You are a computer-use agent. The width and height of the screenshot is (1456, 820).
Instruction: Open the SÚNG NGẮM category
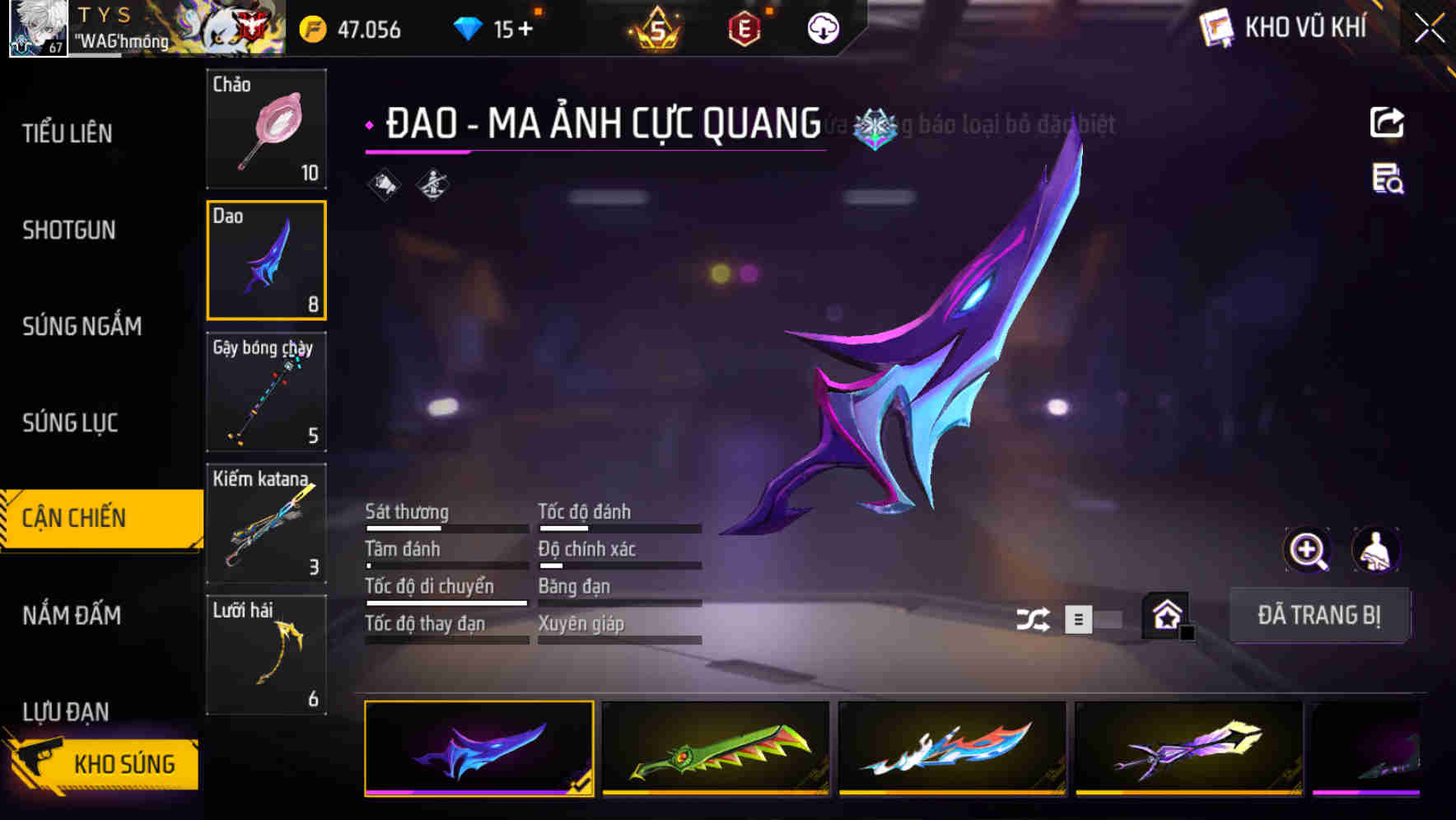tap(82, 326)
